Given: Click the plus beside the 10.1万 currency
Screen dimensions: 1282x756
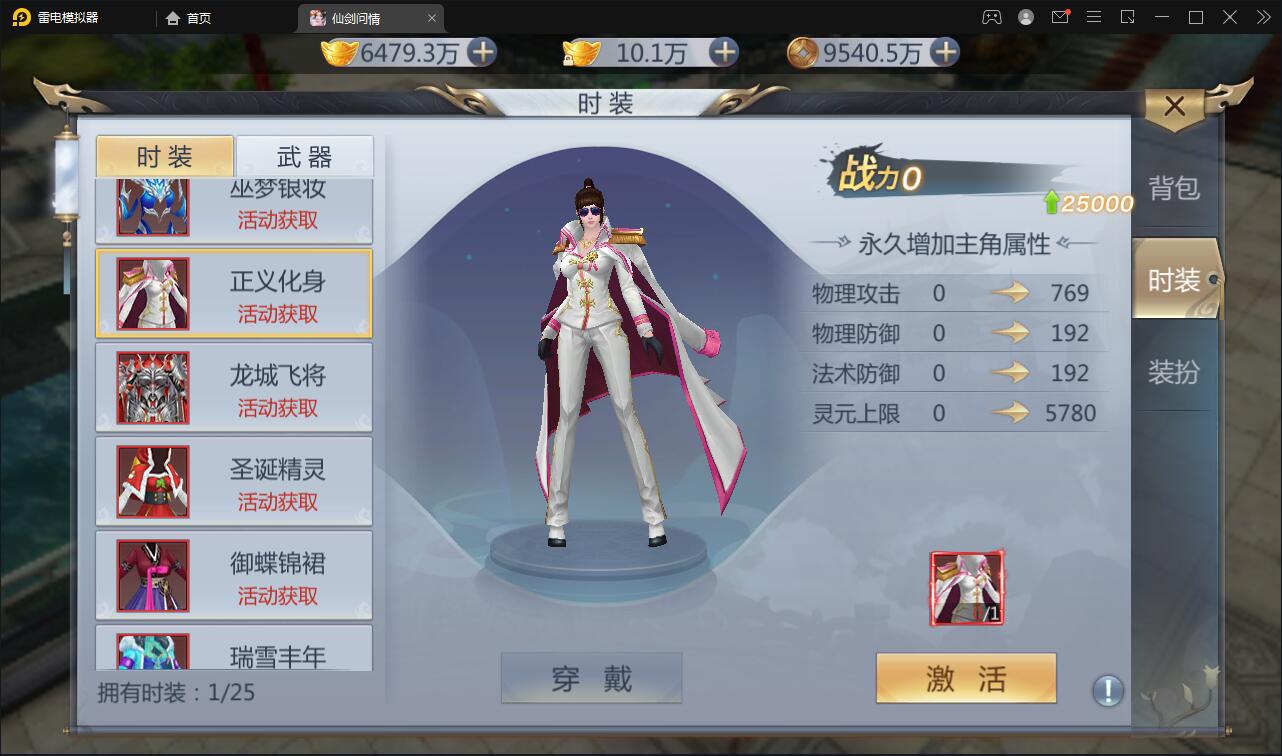Looking at the screenshot, I should pos(722,53).
